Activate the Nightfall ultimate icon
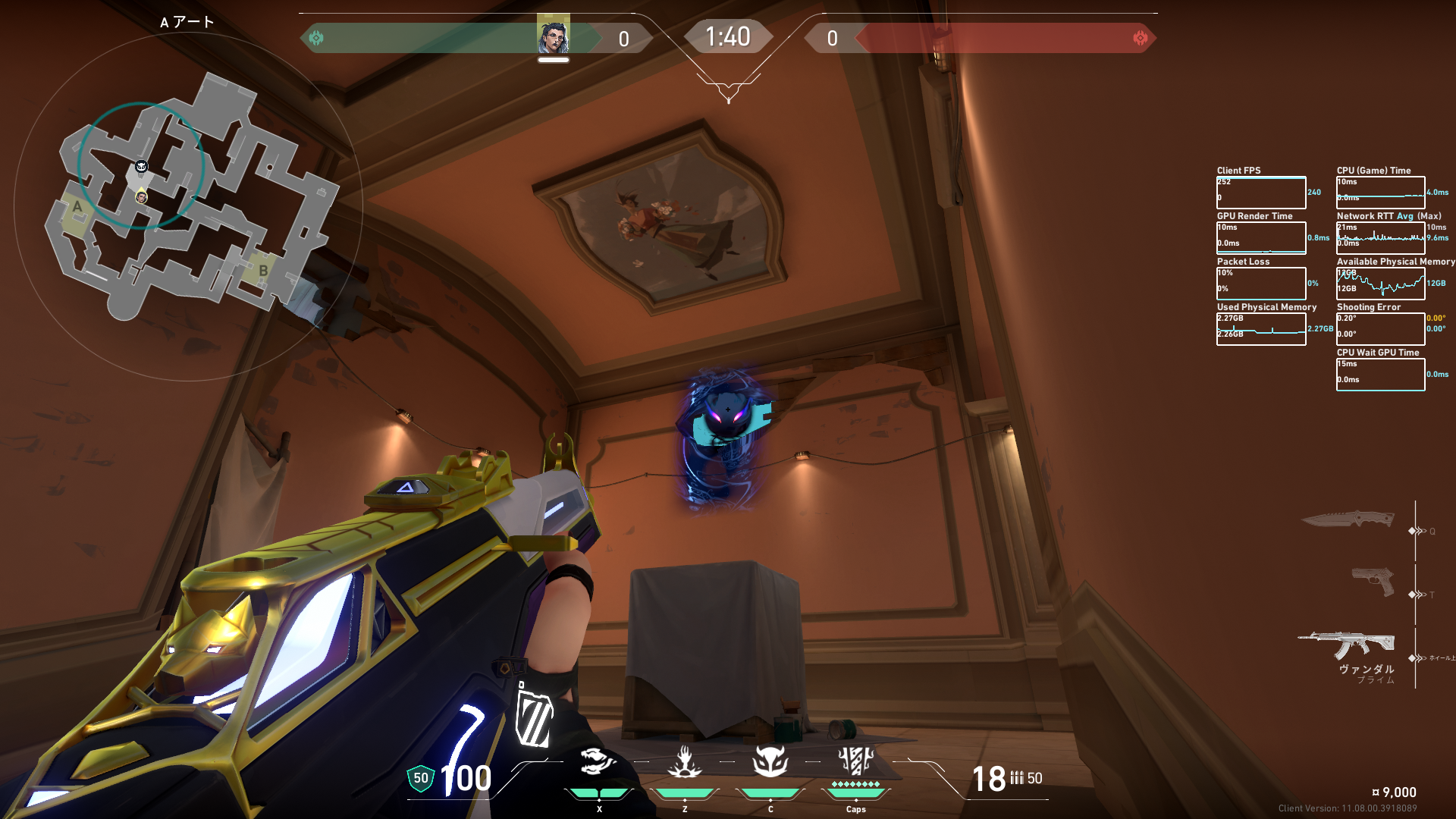1456x819 pixels. pos(855,761)
